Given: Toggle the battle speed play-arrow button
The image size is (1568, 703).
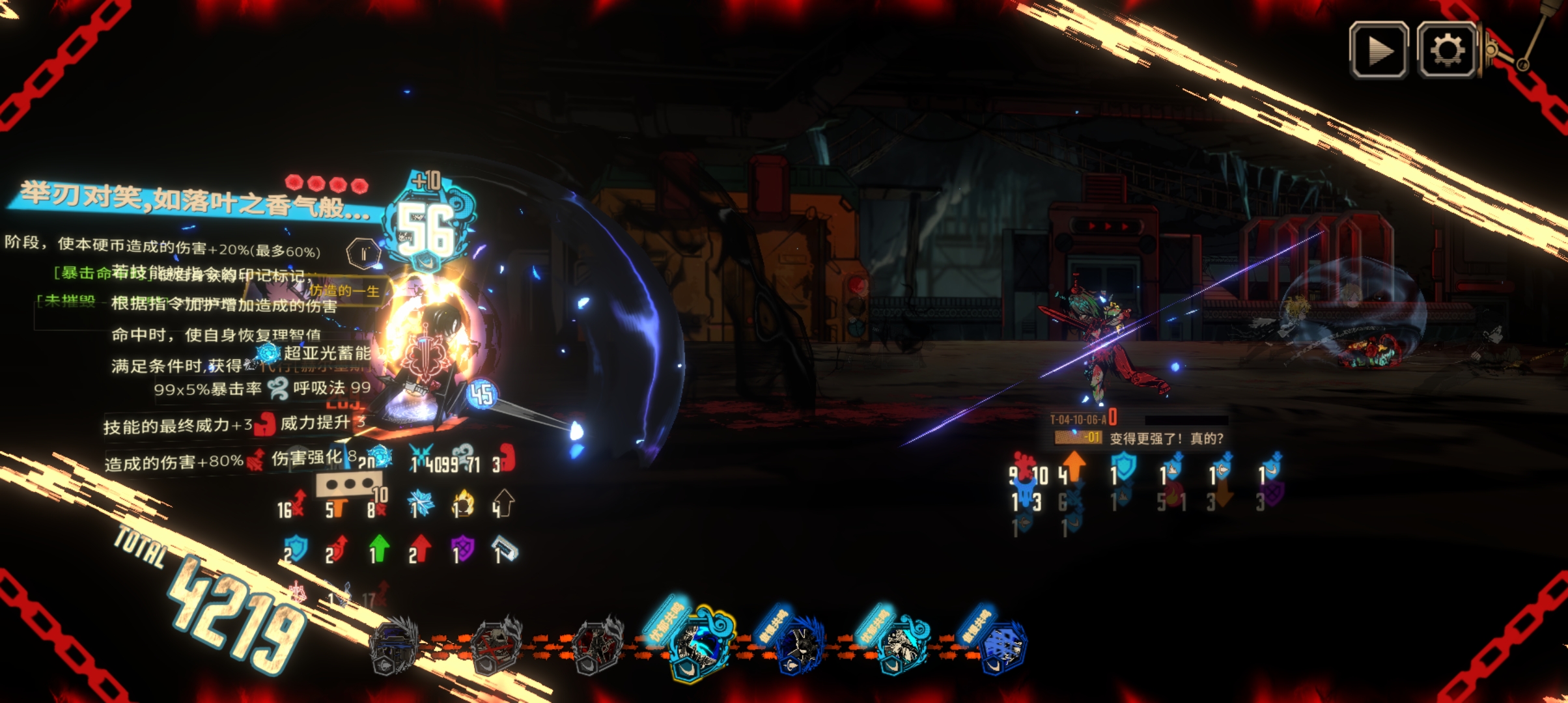Looking at the screenshot, I should coord(1379,50).
